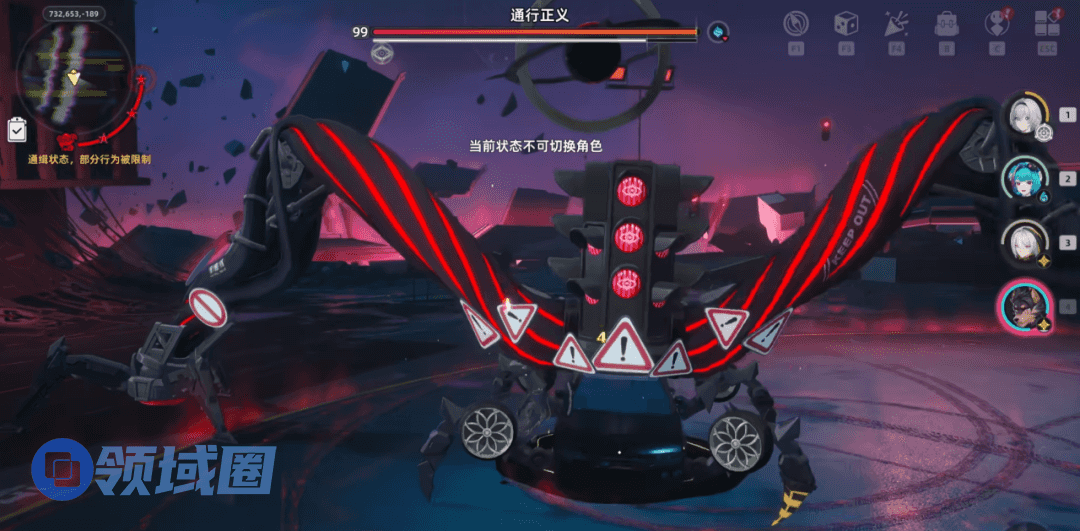Switch to the white-haired headband character portrait
This screenshot has width=1080, height=531.
1025,114
